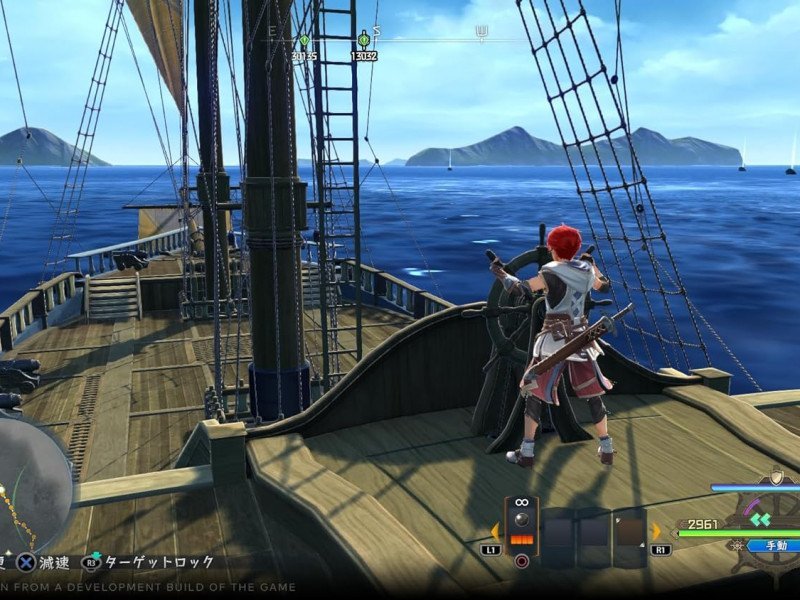Image resolution: width=800 pixels, height=600 pixels.
Task: Click the compass marker labeled 13032
Action: coord(363,42)
